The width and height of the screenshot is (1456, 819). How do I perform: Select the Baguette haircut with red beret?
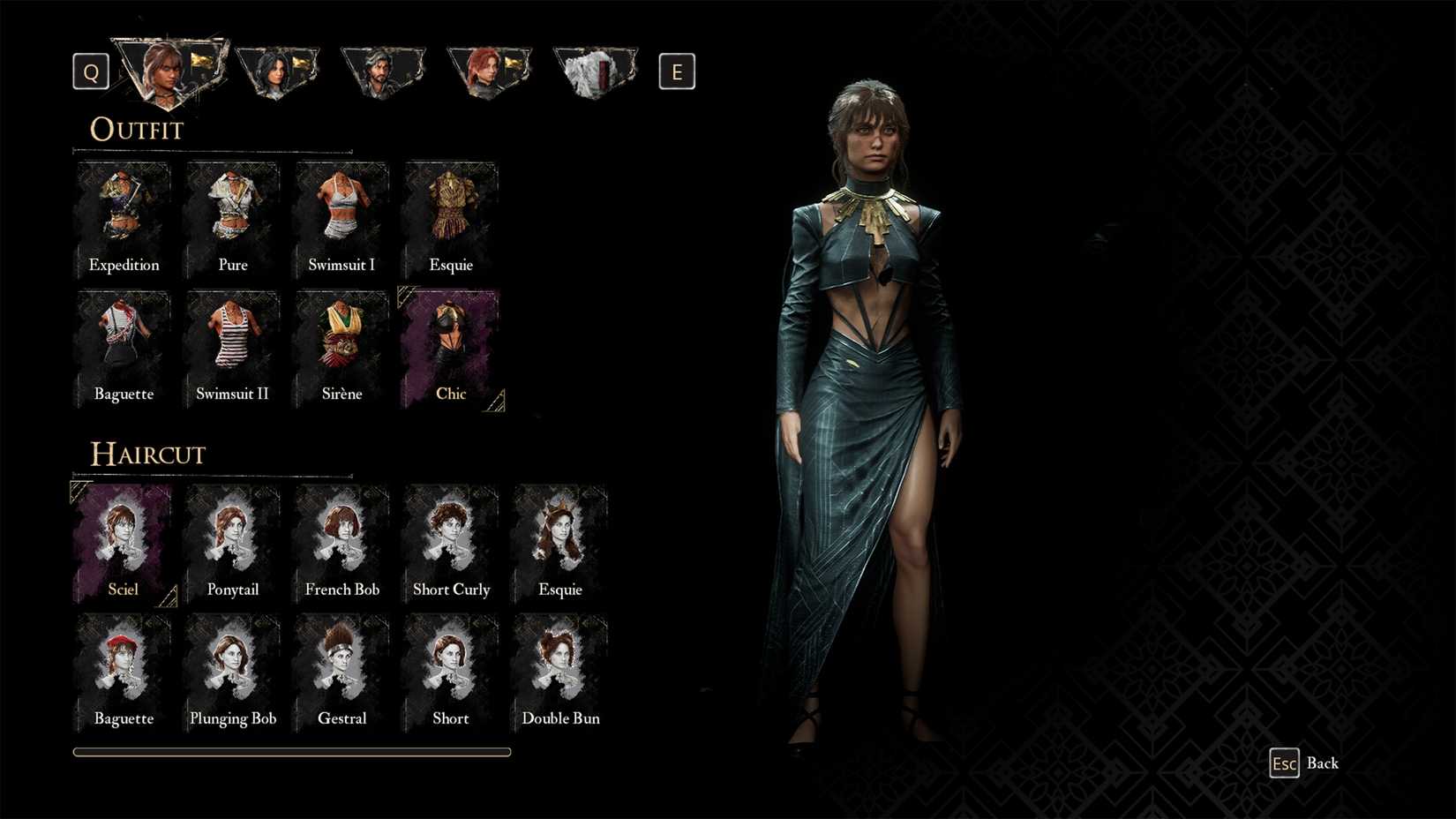[x=124, y=673]
